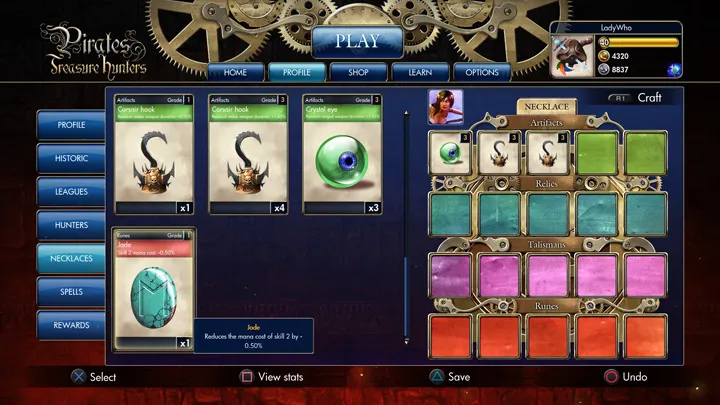
Task: Select the Jade rune card
Action: [154, 290]
